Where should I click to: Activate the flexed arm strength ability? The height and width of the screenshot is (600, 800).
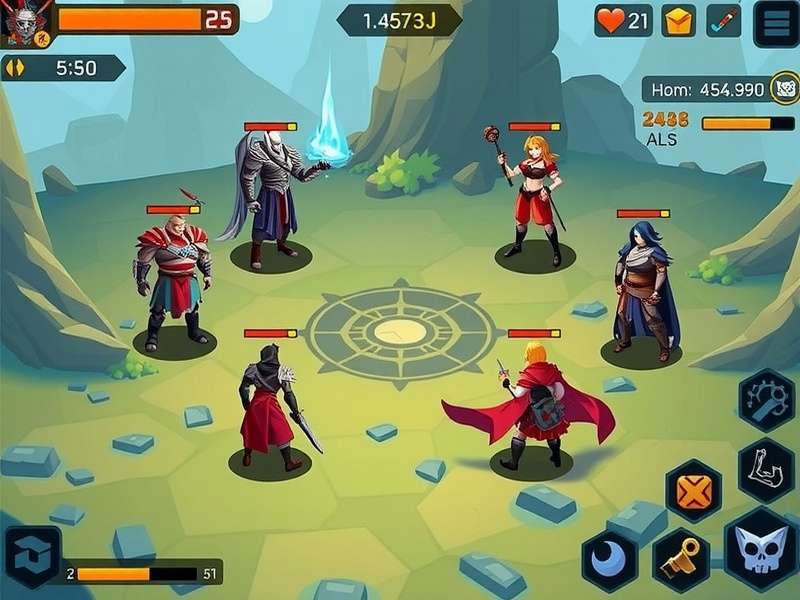[766, 468]
